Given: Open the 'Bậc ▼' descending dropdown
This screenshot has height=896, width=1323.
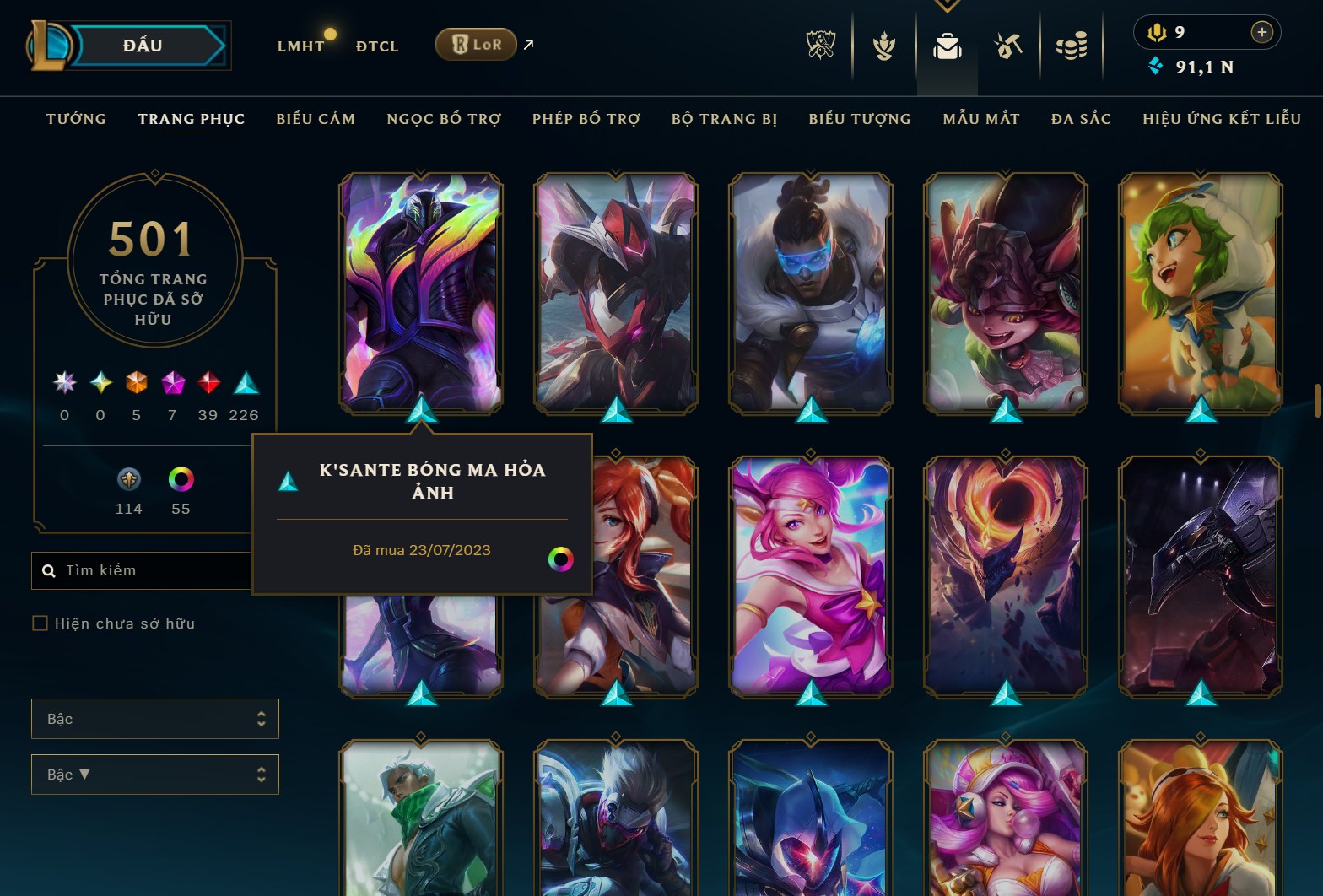Looking at the screenshot, I should pos(155,774).
